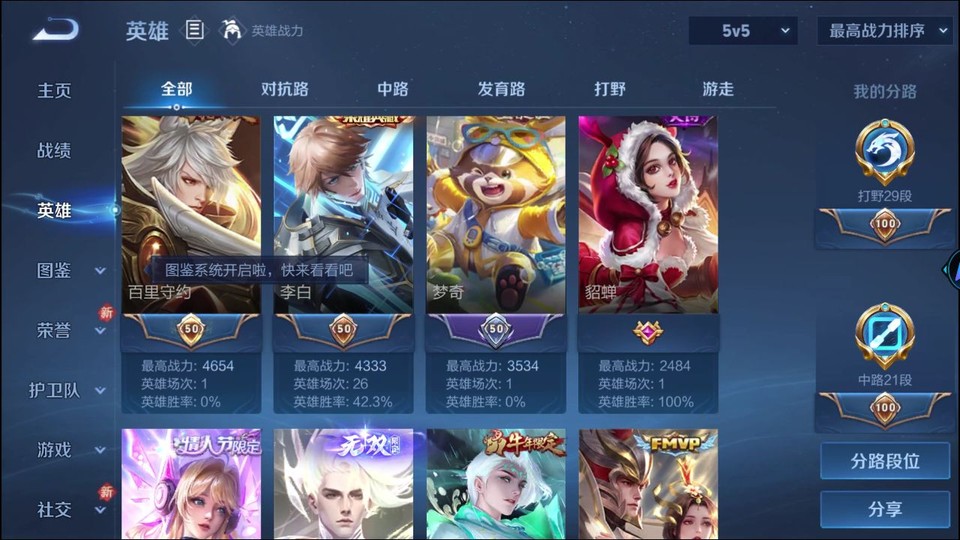Go back using the return arrow
This screenshot has width=960, height=540.
click(54, 30)
